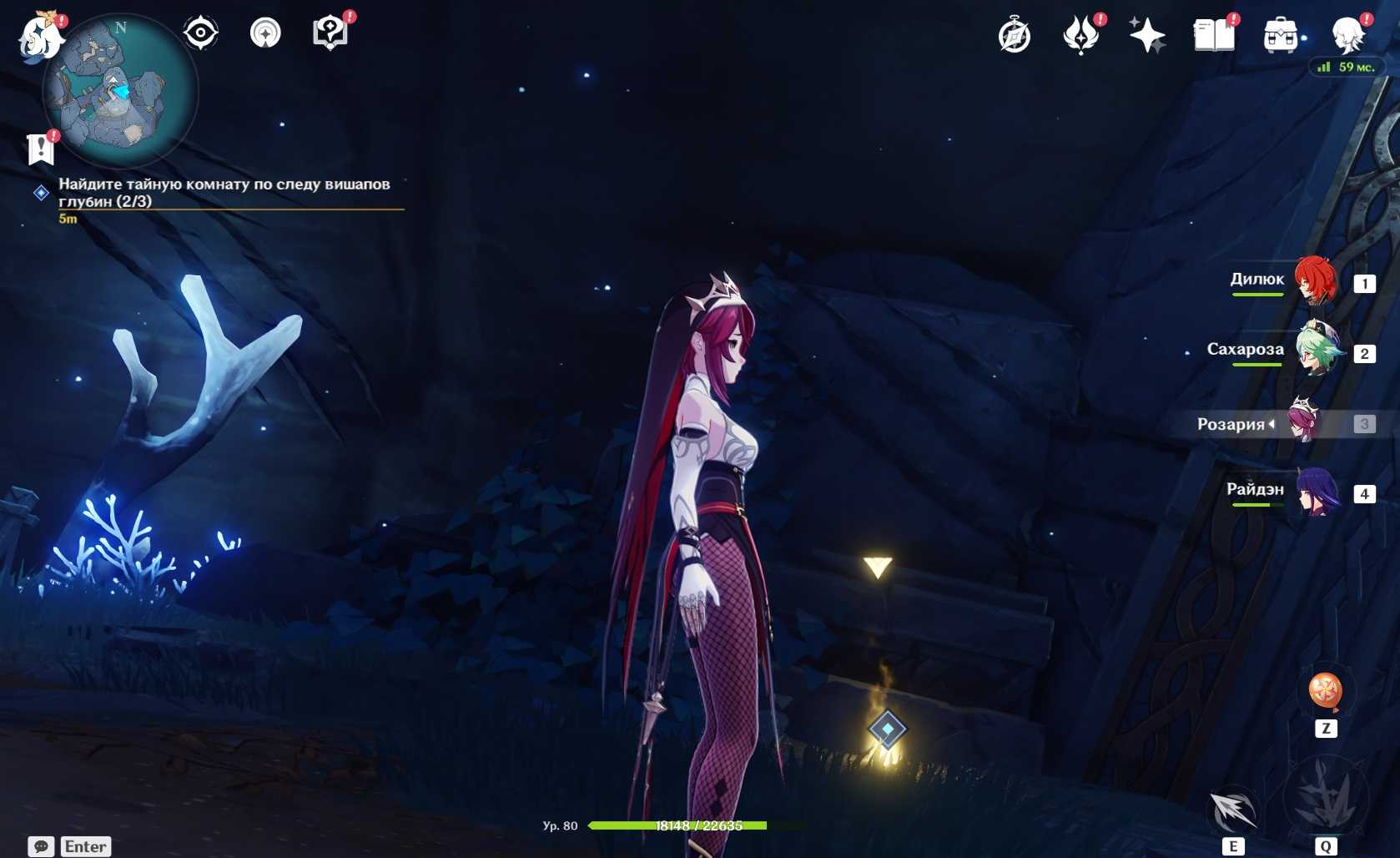Switch to party member Райдэн
The width and height of the screenshot is (1400, 858).
pyautogui.click(x=1317, y=492)
